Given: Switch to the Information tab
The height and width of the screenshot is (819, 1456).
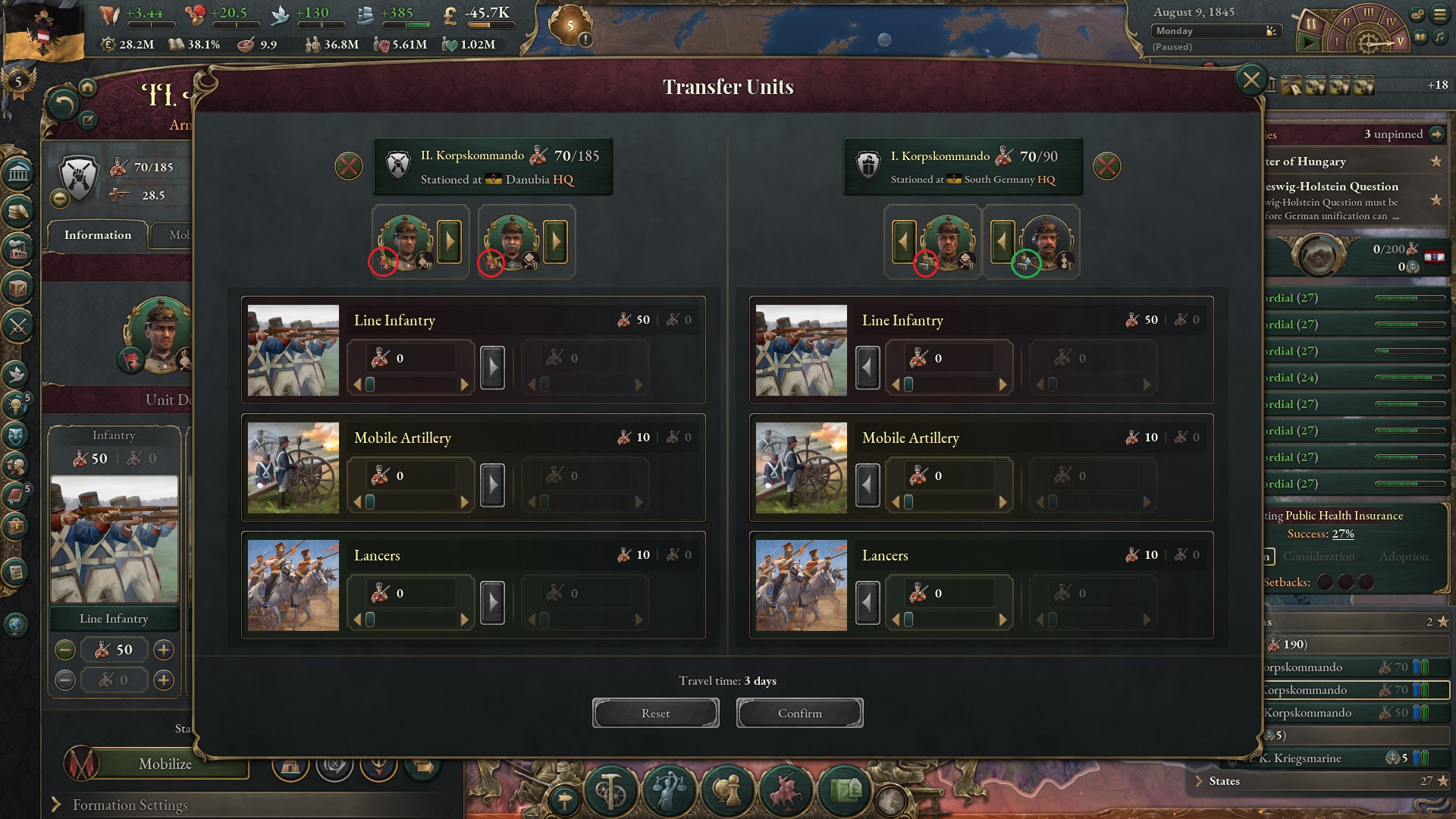Looking at the screenshot, I should (x=99, y=236).
